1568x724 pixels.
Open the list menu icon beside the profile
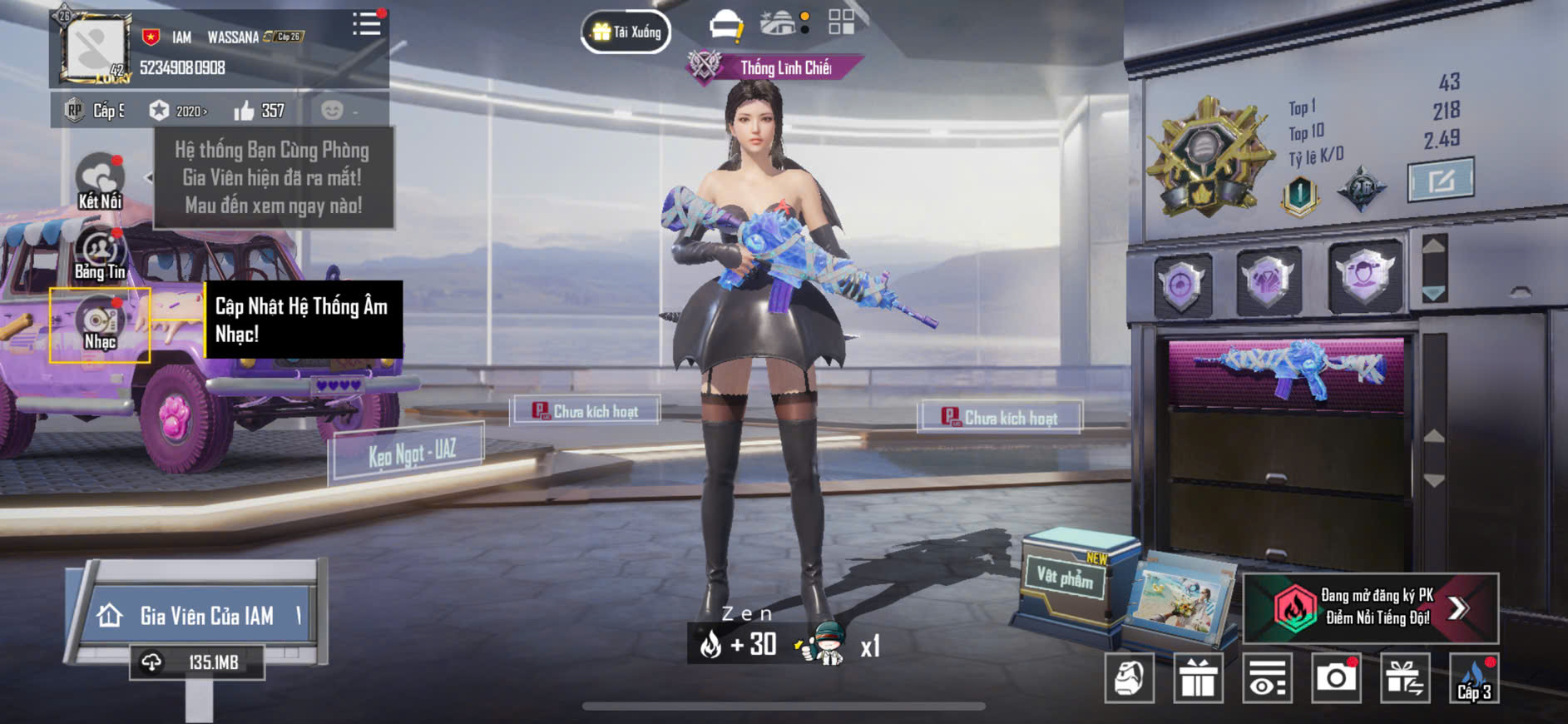366,24
